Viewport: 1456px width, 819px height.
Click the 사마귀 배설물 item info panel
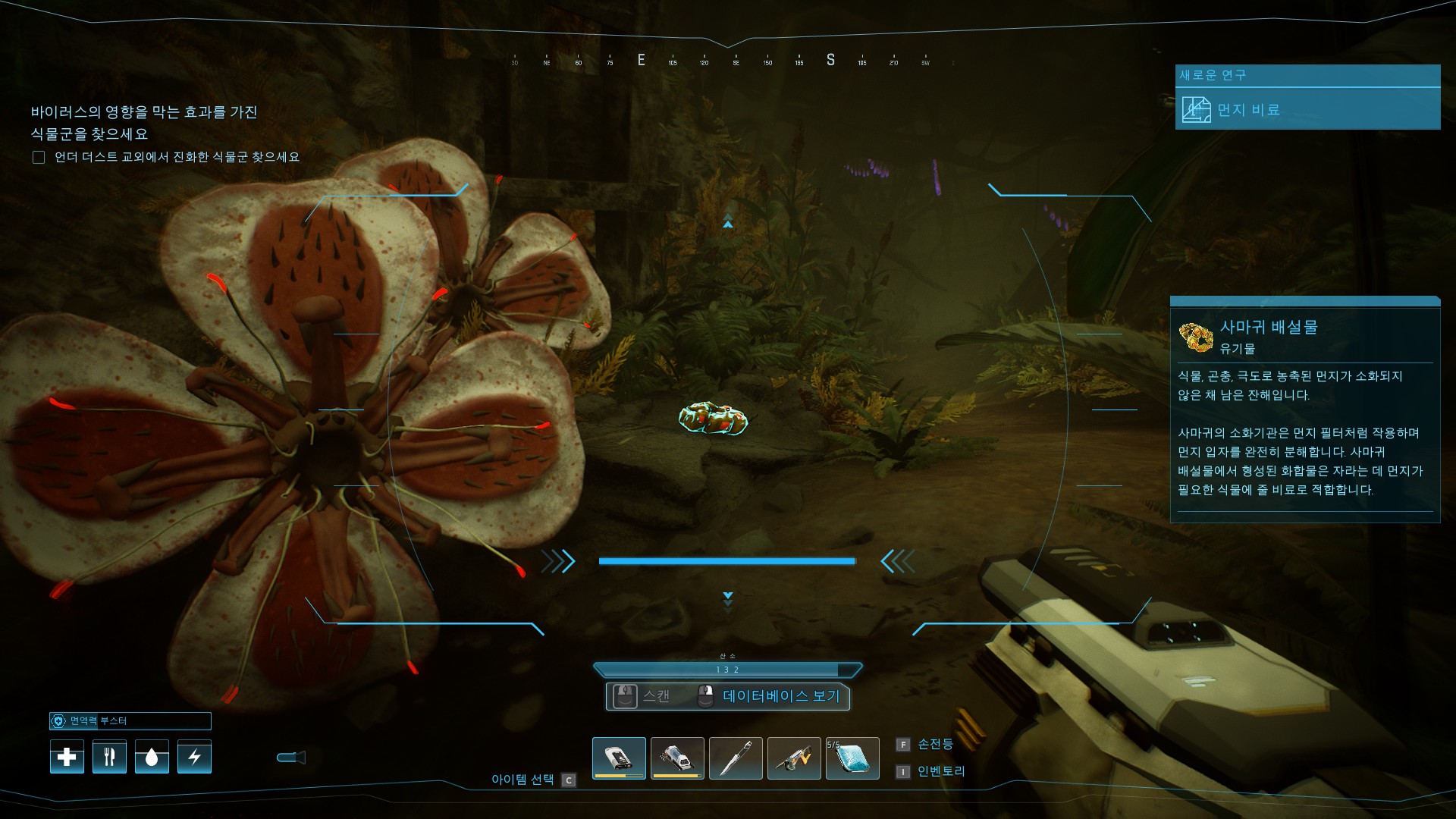[1304, 409]
